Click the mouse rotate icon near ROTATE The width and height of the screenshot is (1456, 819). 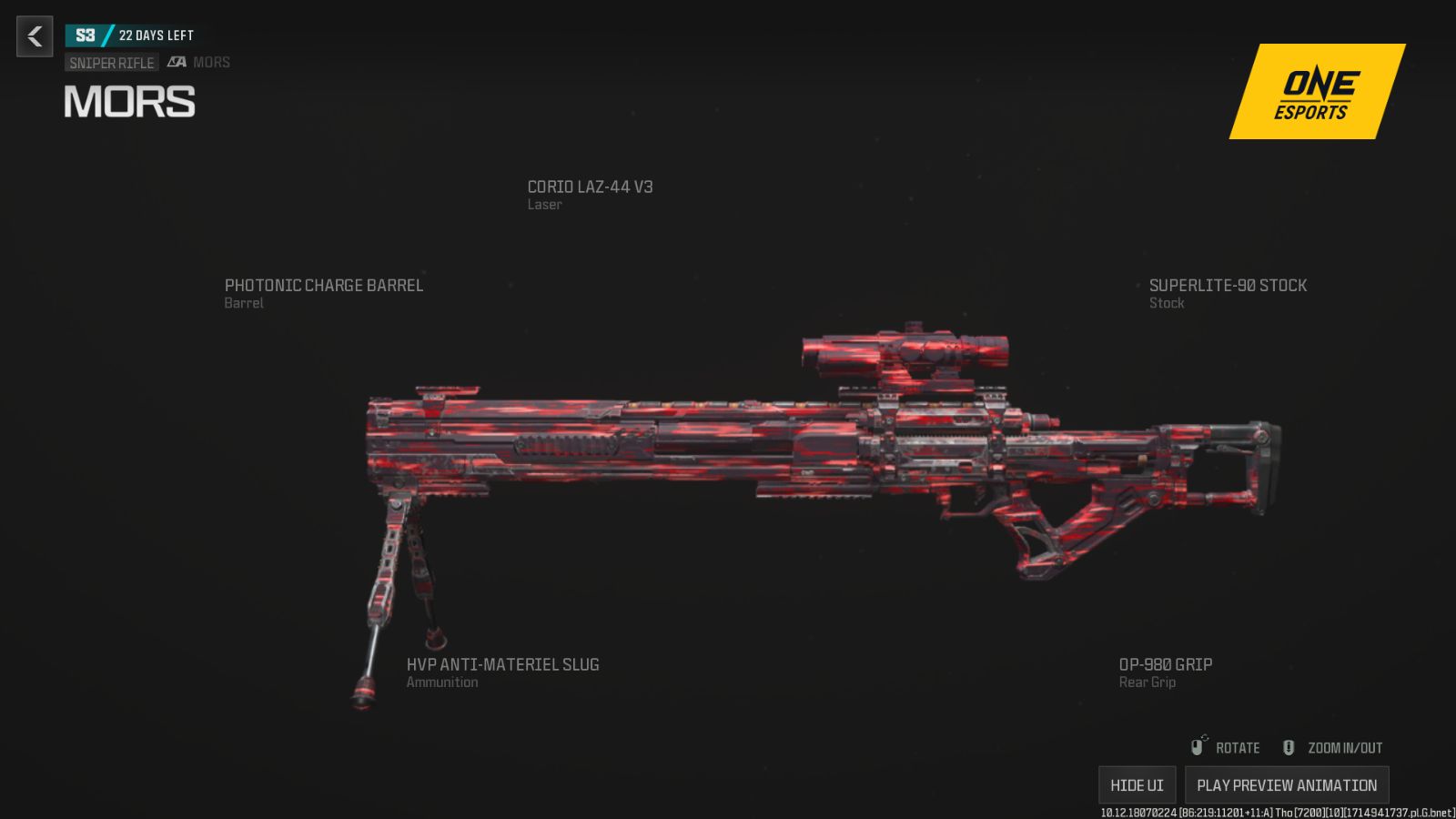[1199, 746]
